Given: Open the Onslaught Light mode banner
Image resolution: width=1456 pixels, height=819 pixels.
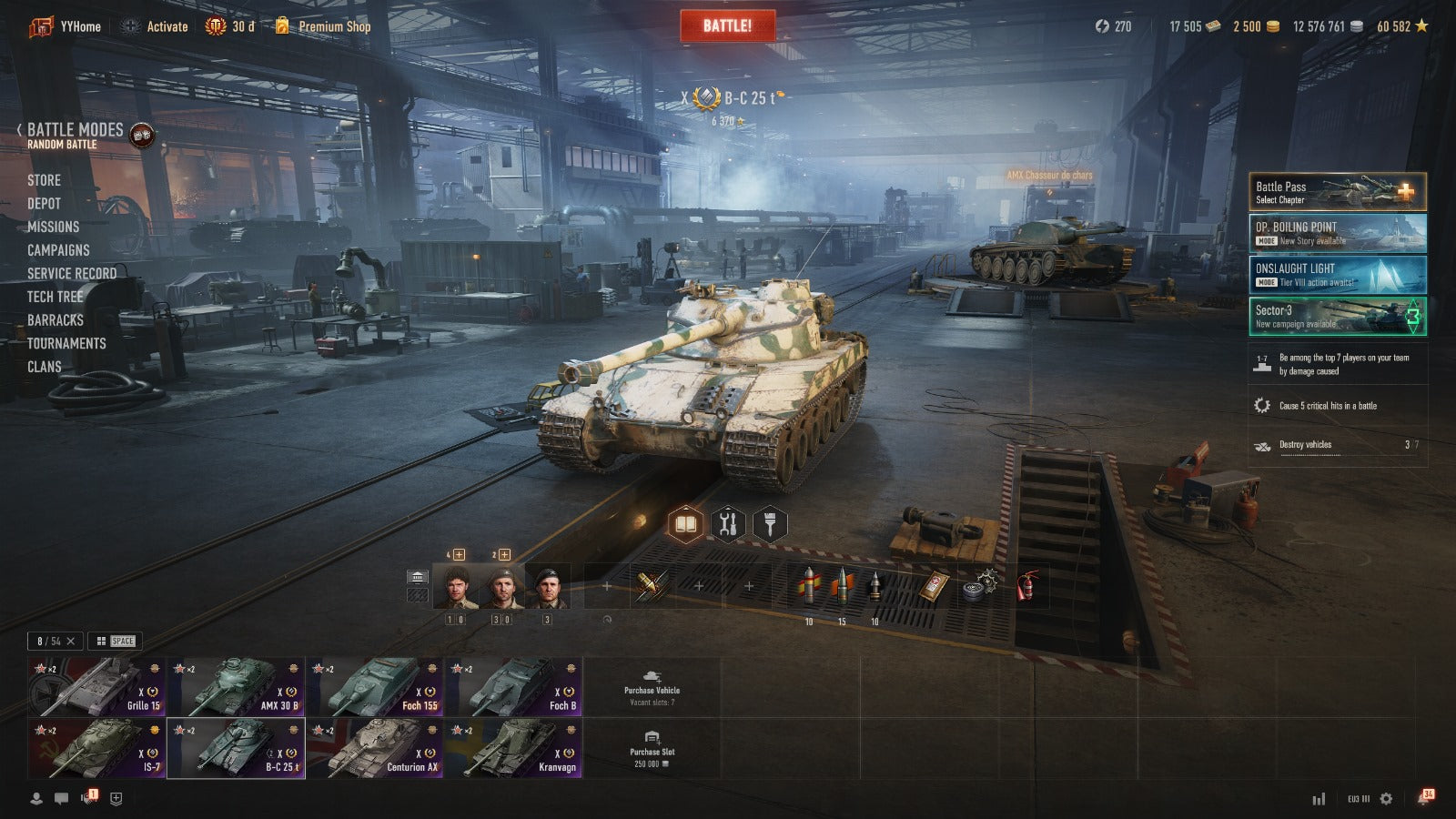Looking at the screenshot, I should (1337, 275).
